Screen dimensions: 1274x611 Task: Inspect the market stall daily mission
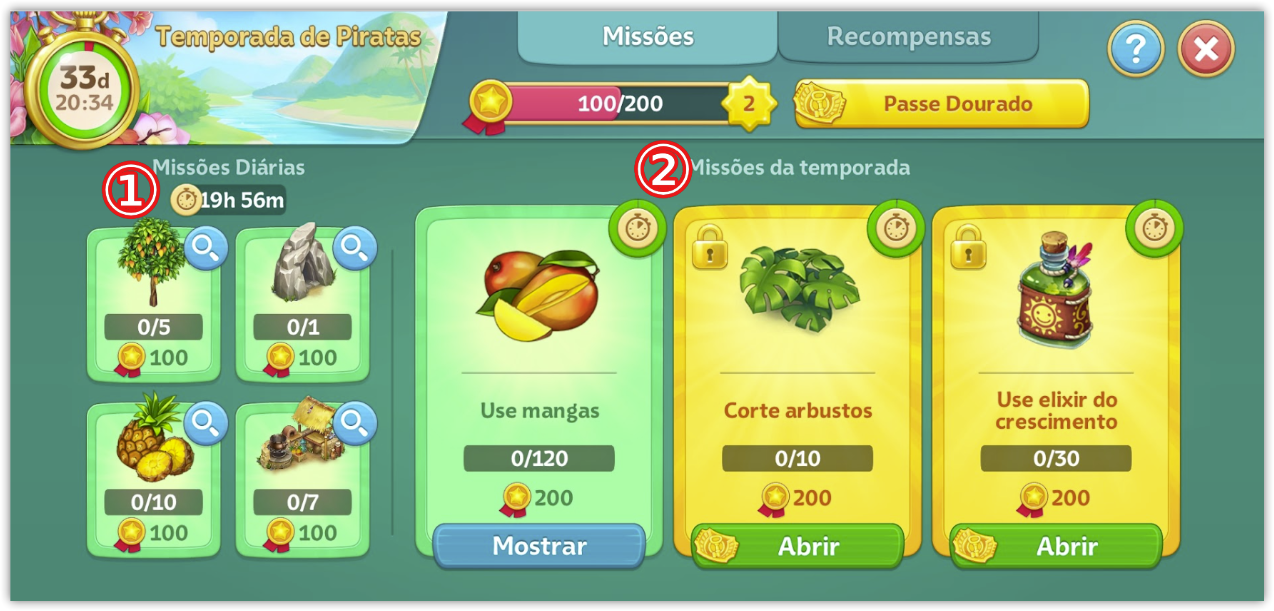pos(354,425)
